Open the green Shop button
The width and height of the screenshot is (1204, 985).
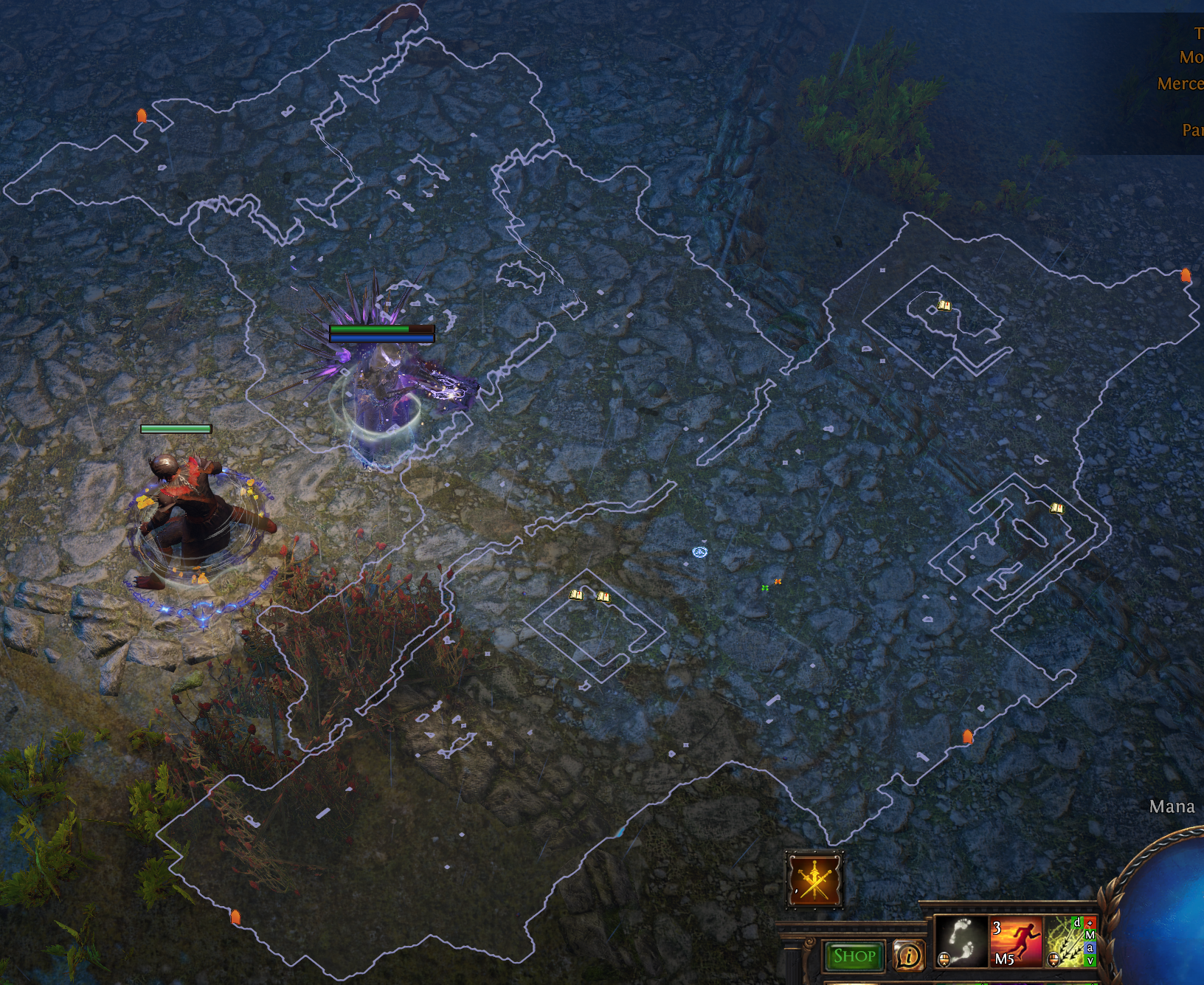854,956
